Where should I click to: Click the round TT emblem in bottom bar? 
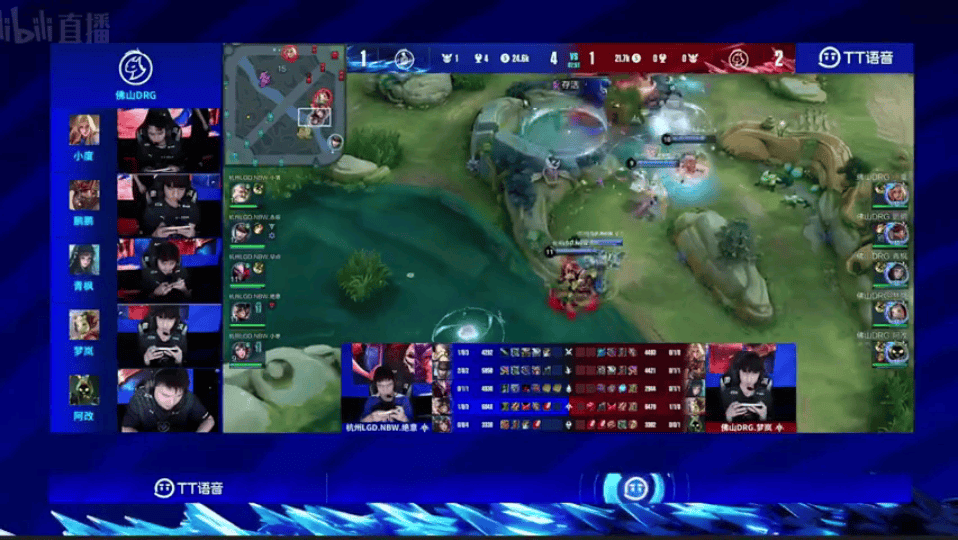pos(632,489)
